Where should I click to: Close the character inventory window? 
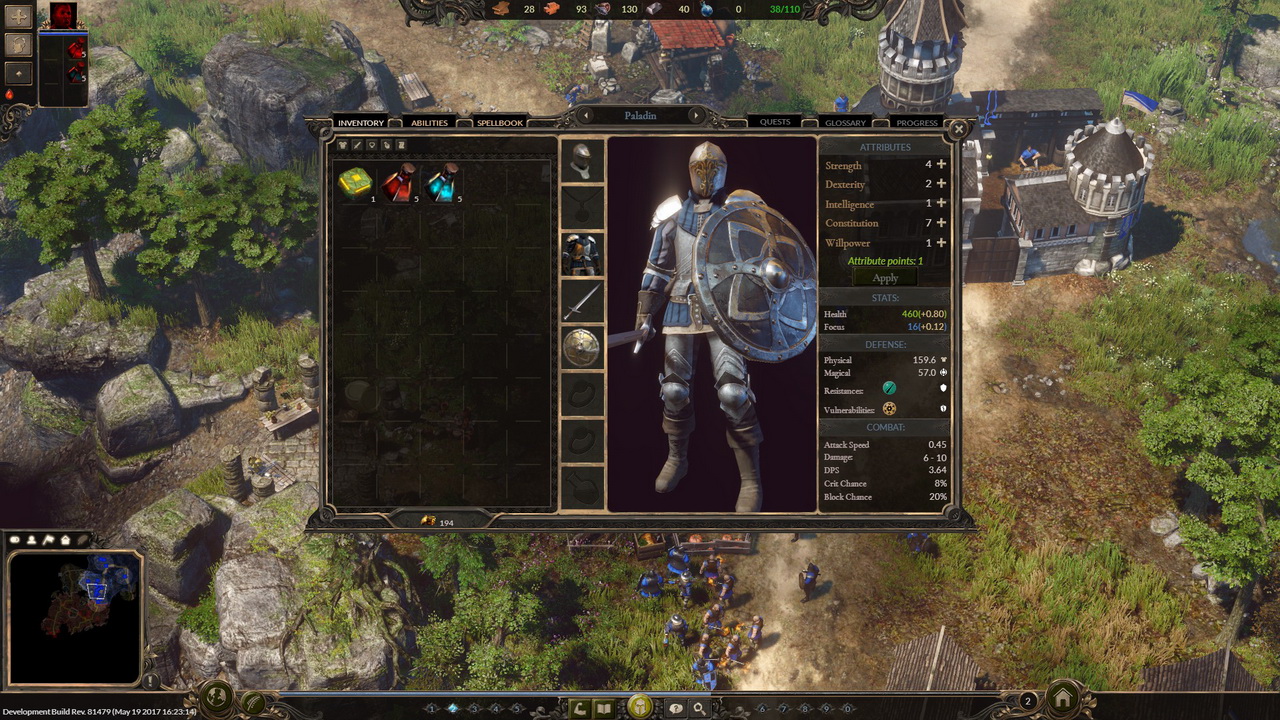[x=958, y=129]
